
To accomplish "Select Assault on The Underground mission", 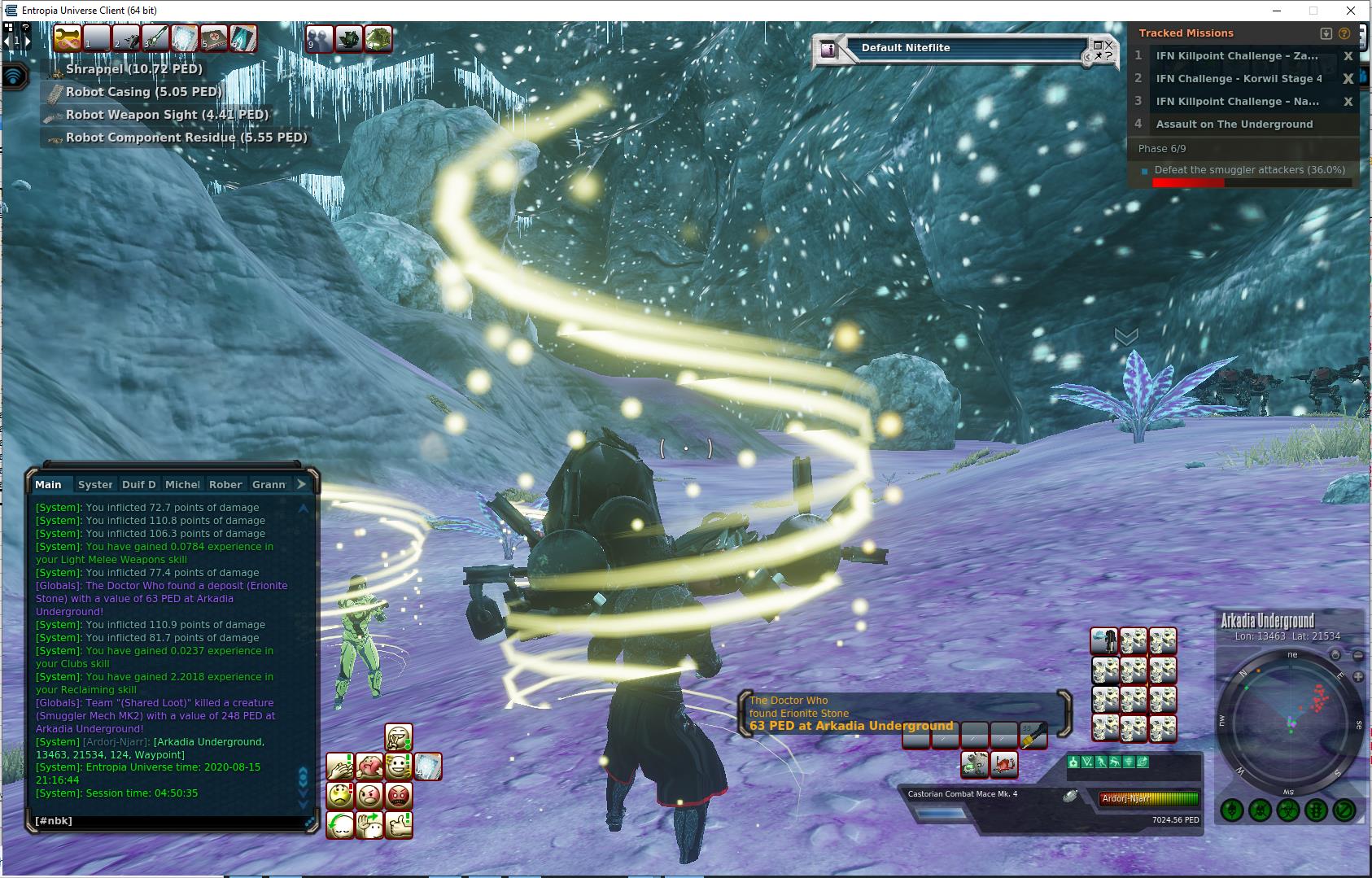I will click(x=1234, y=124).
